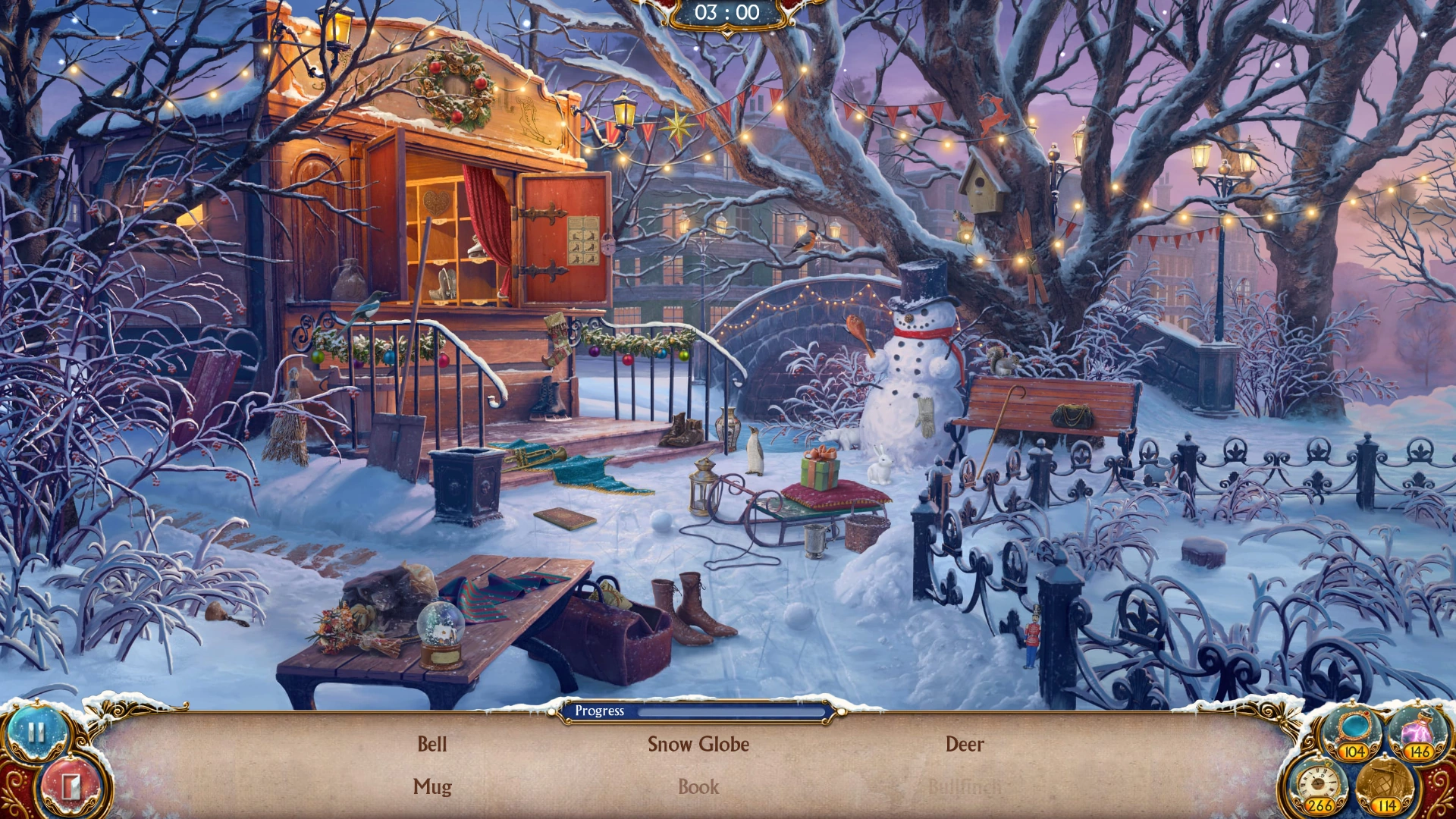This screenshot has width=1456, height=819.
Task: Pause the game with the blue button
Action: tap(36, 733)
